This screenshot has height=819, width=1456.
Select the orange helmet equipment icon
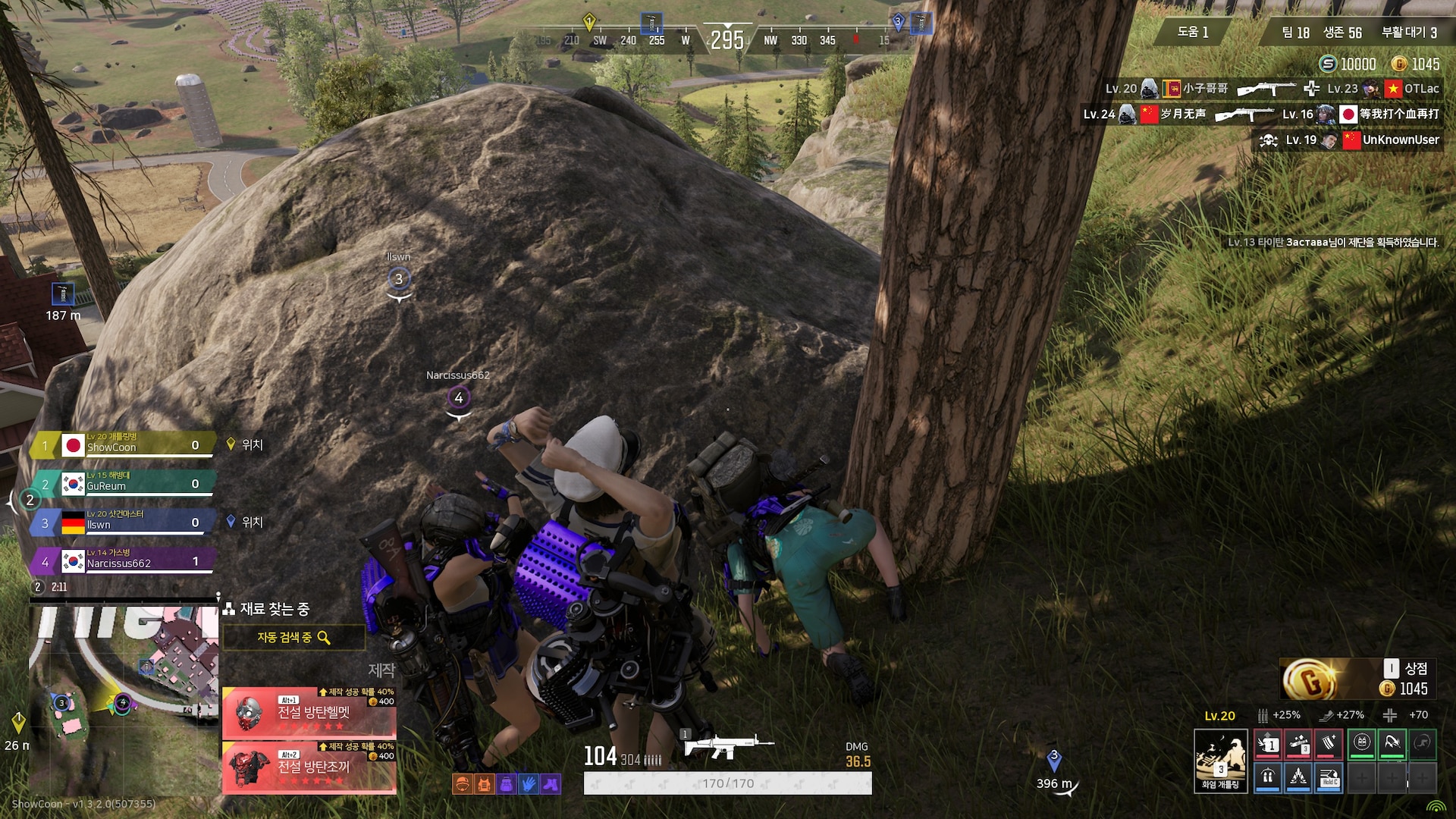(461, 784)
